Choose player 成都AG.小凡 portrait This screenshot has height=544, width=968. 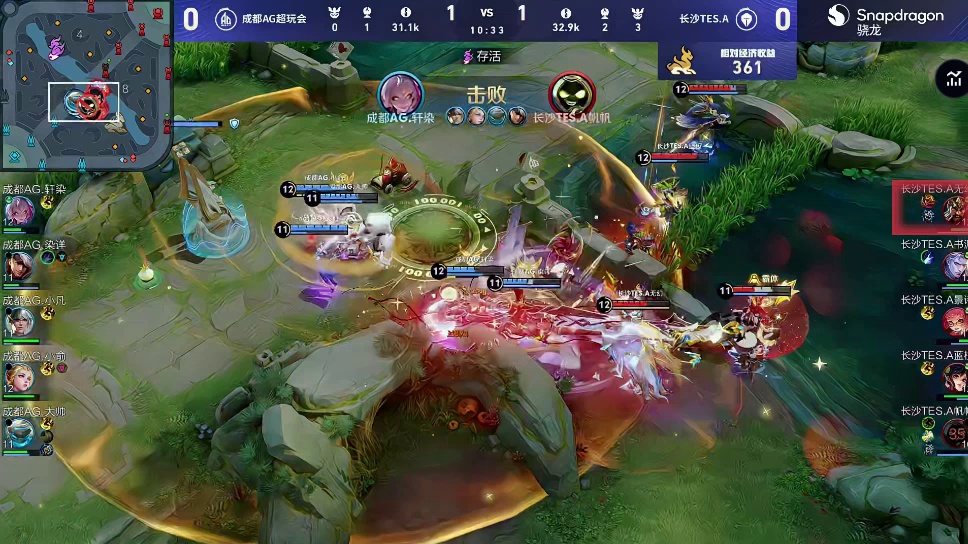19,321
